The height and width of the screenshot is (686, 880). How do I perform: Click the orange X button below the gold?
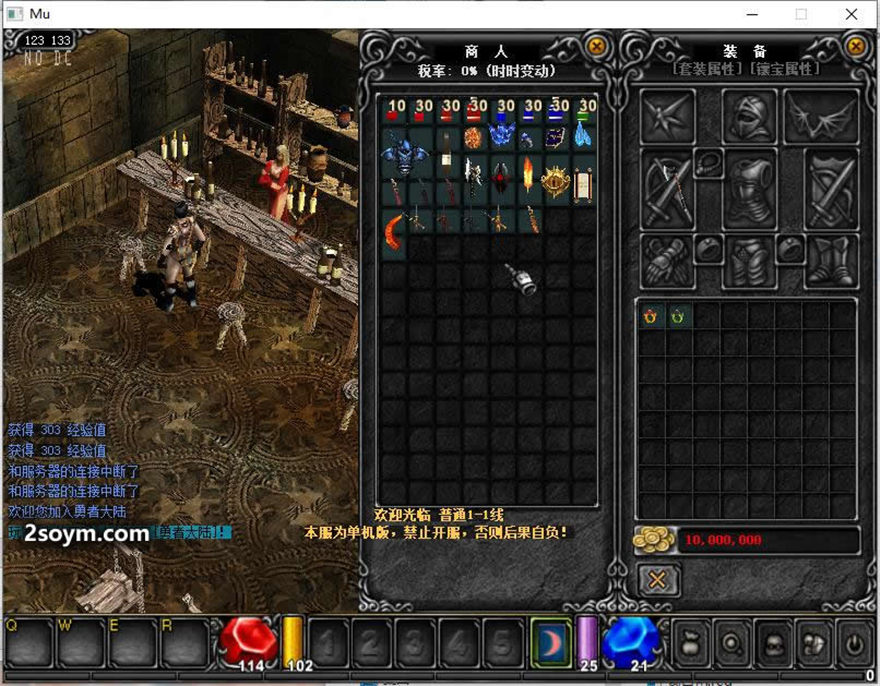tap(658, 579)
